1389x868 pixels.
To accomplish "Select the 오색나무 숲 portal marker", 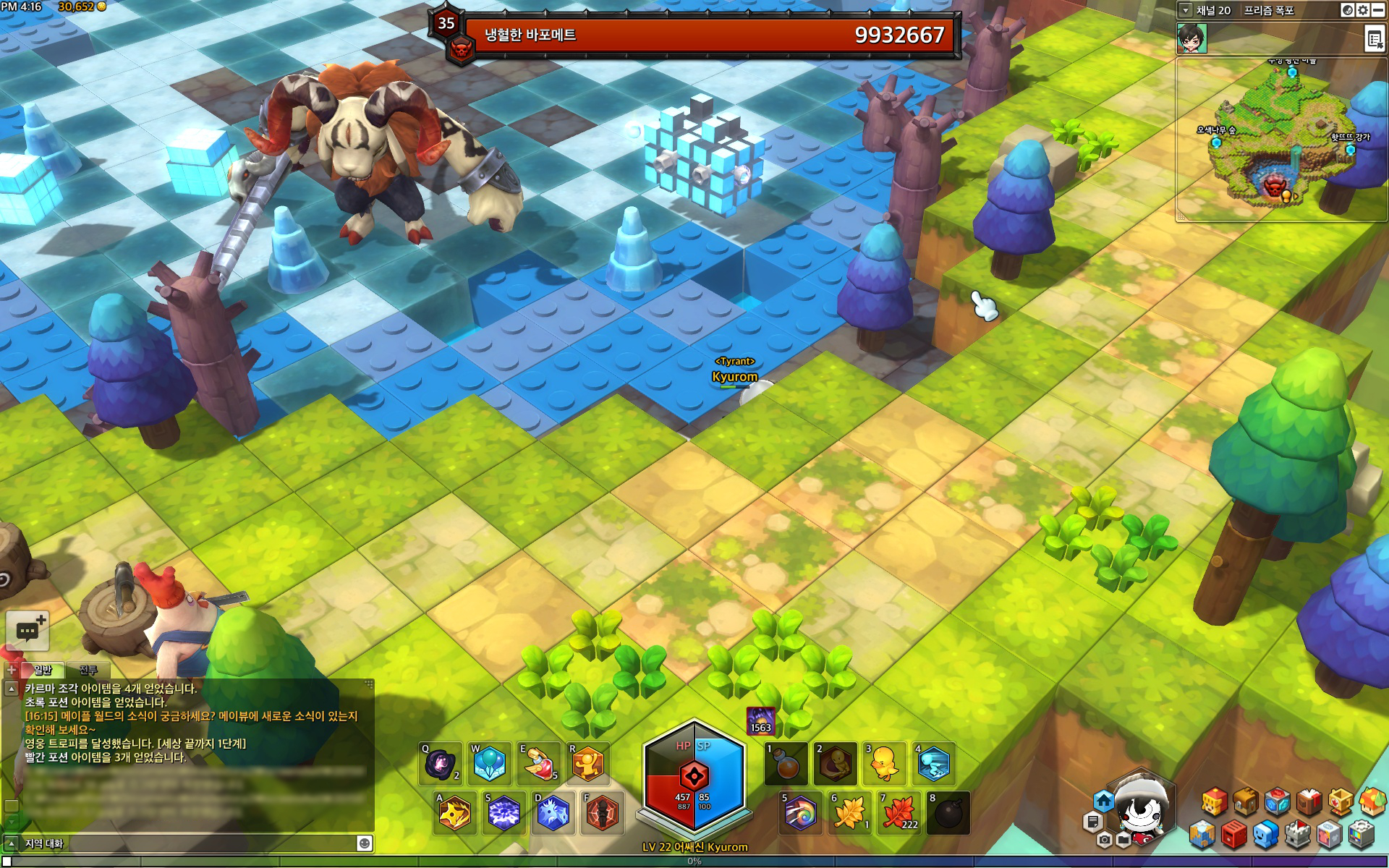I will 1216,142.
